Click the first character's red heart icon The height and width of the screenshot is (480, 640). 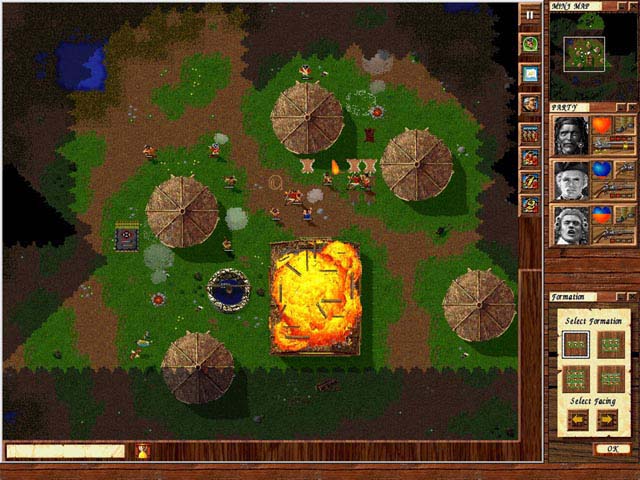[603, 126]
